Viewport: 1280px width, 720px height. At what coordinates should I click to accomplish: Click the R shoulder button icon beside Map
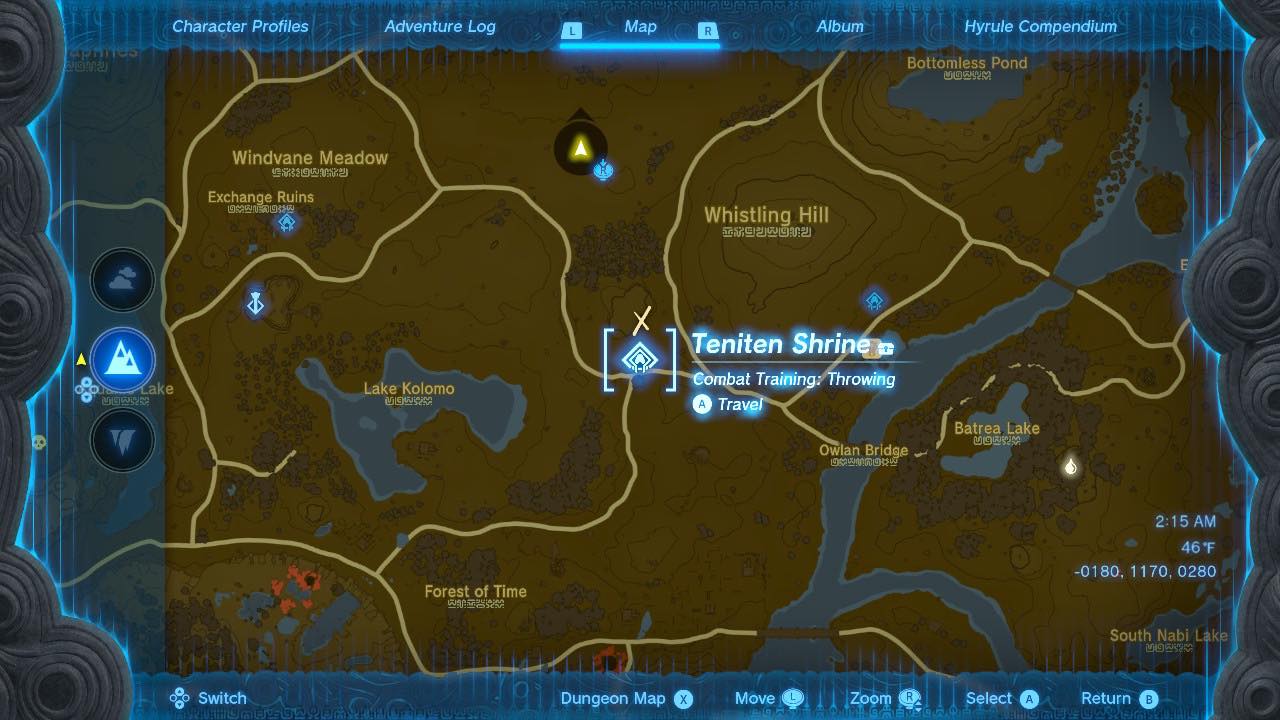pos(707,32)
